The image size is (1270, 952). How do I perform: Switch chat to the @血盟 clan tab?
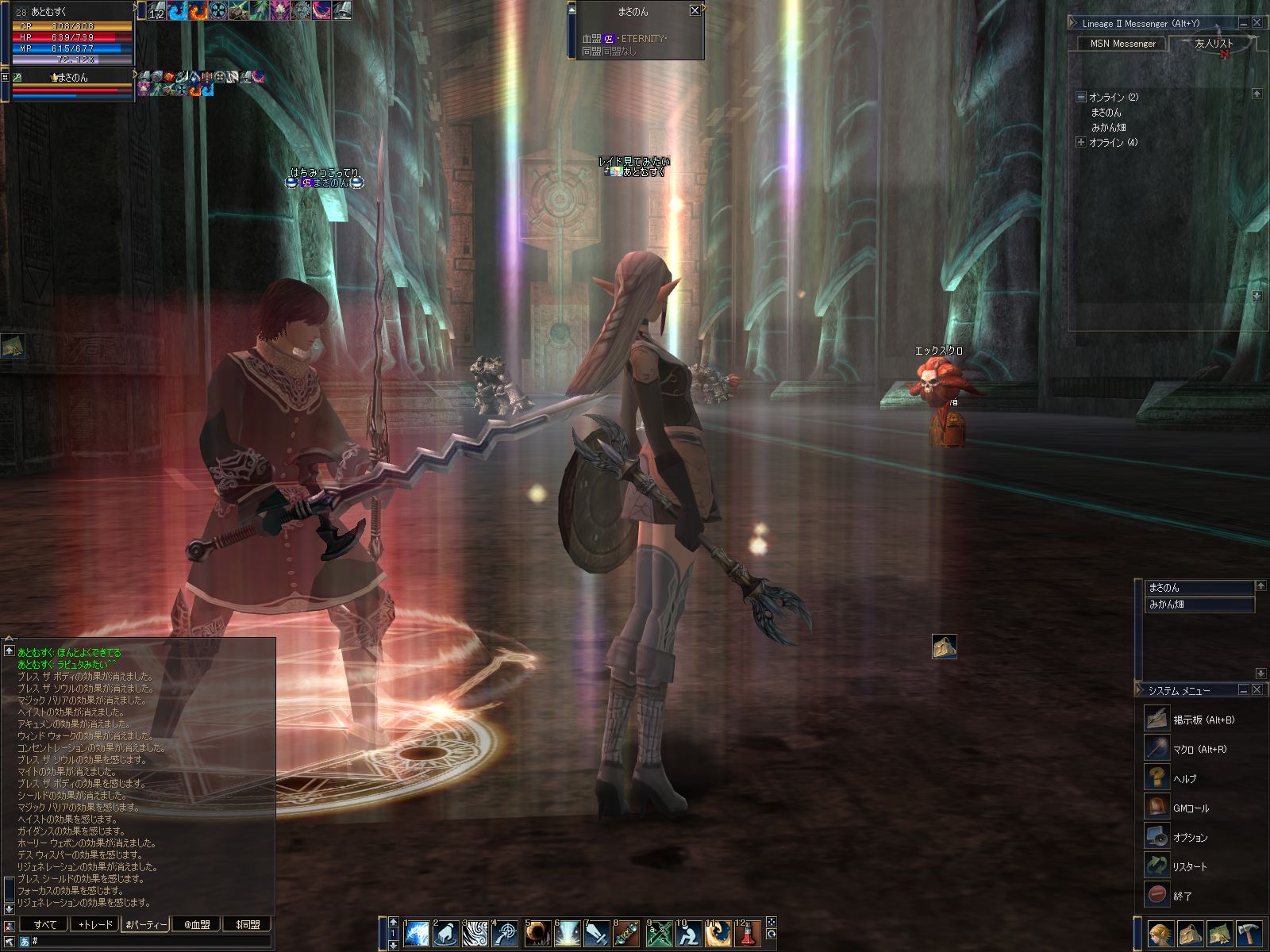coord(196,924)
